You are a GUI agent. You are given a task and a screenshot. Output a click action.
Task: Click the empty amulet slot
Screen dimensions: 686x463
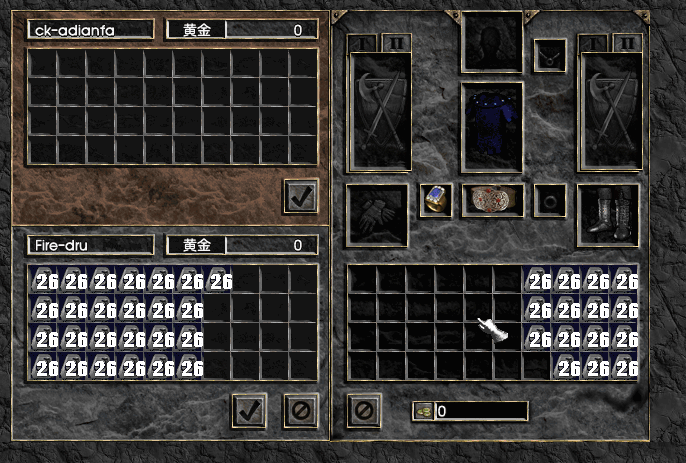549,55
